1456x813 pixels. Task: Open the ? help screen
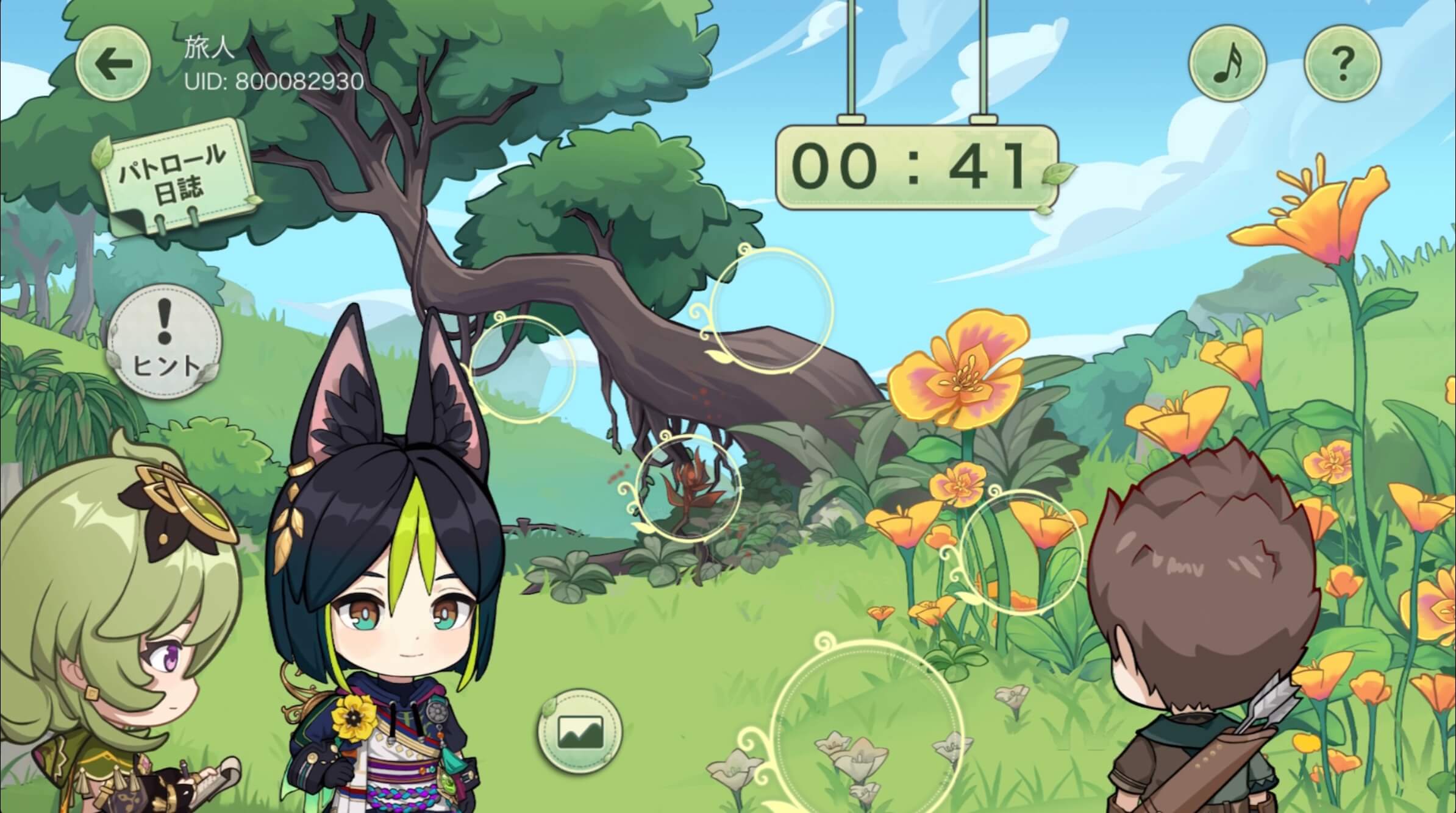(x=1341, y=64)
